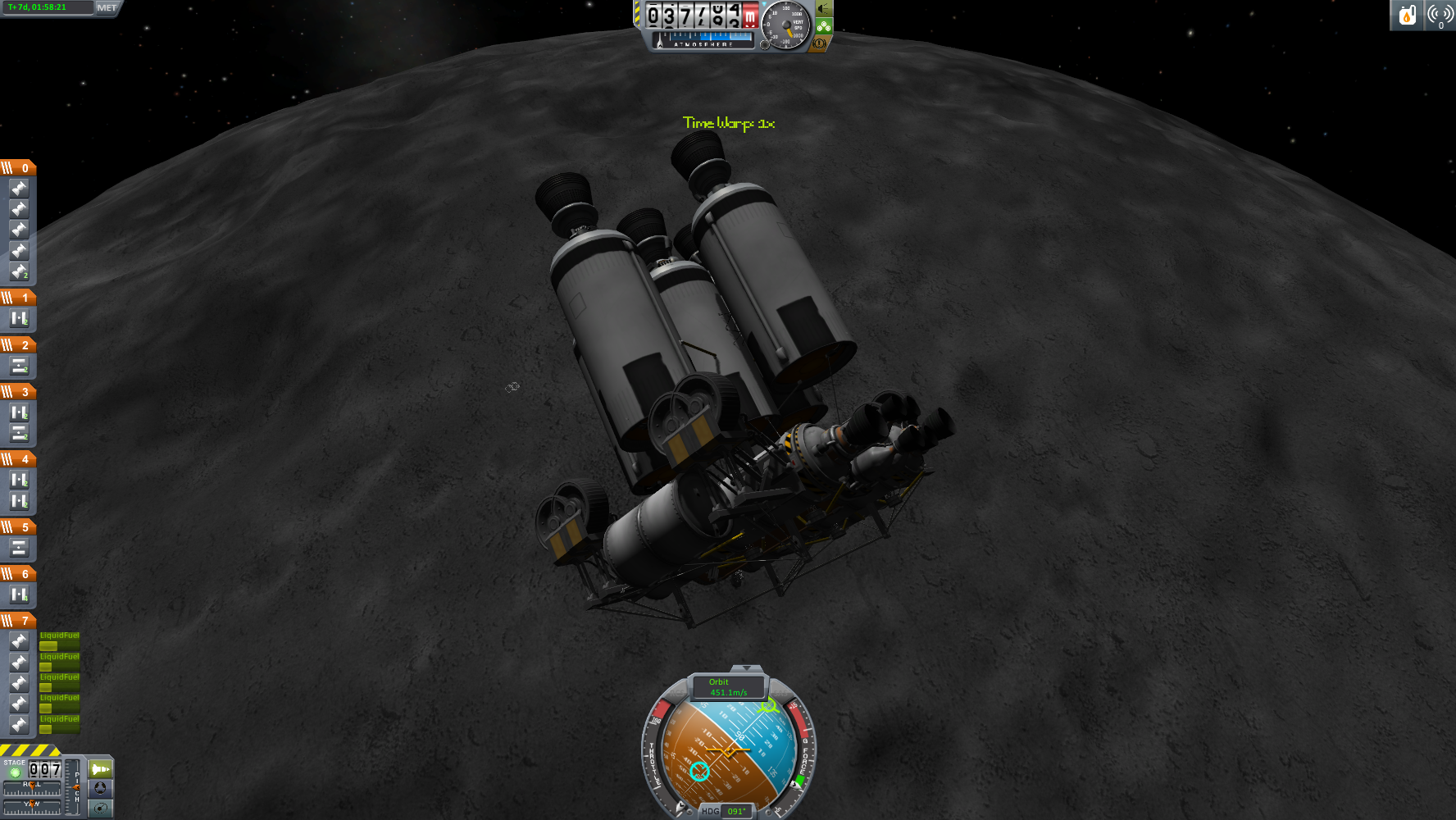Click the separator icon in stage 5
Viewport: 1456px width, 820px height.
[19, 548]
